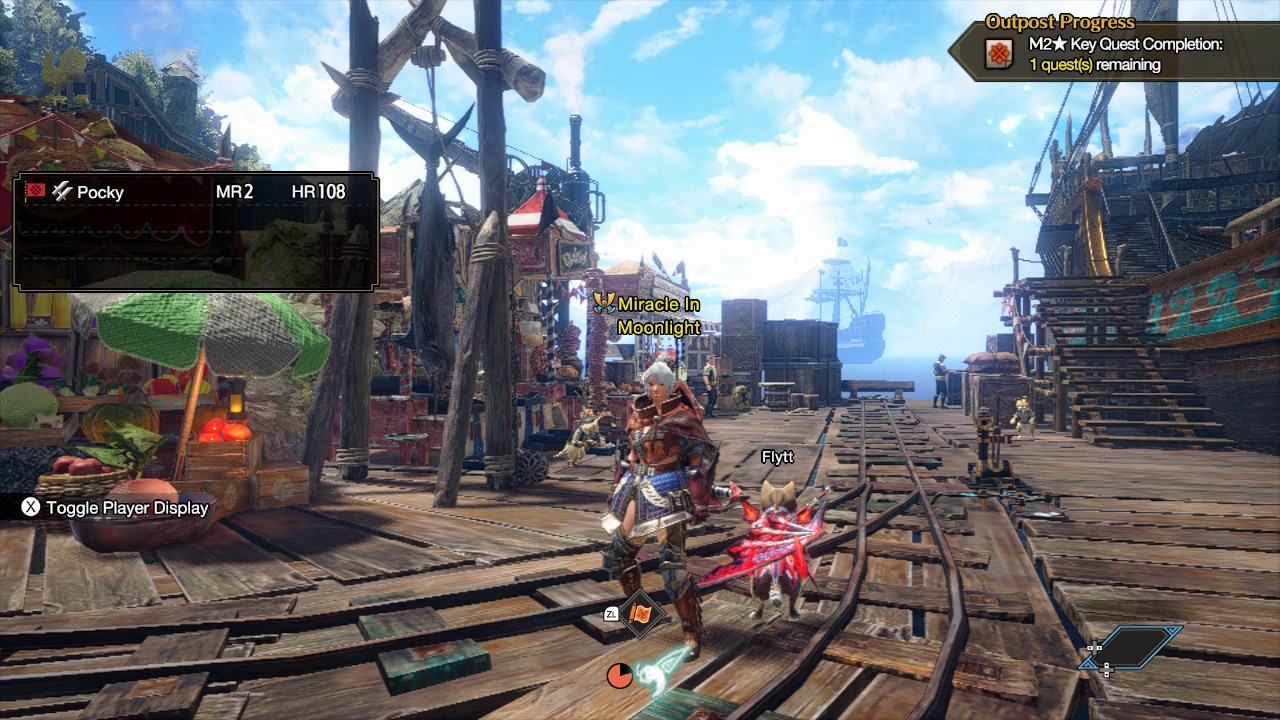This screenshot has height=720, width=1280.
Task: Click the Flytt palamute nametag
Action: [779, 457]
